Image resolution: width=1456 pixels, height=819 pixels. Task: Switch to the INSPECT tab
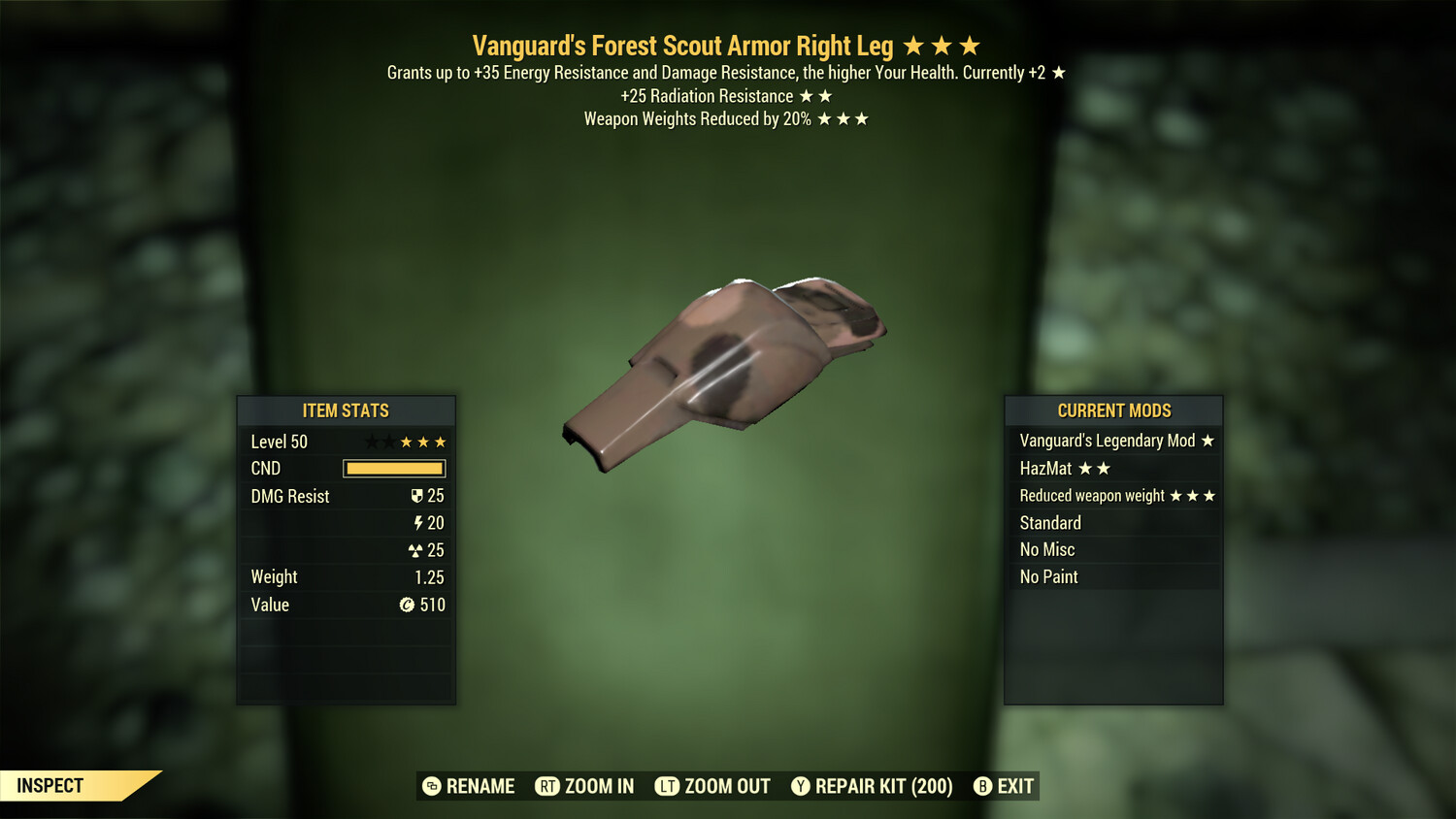[49, 786]
